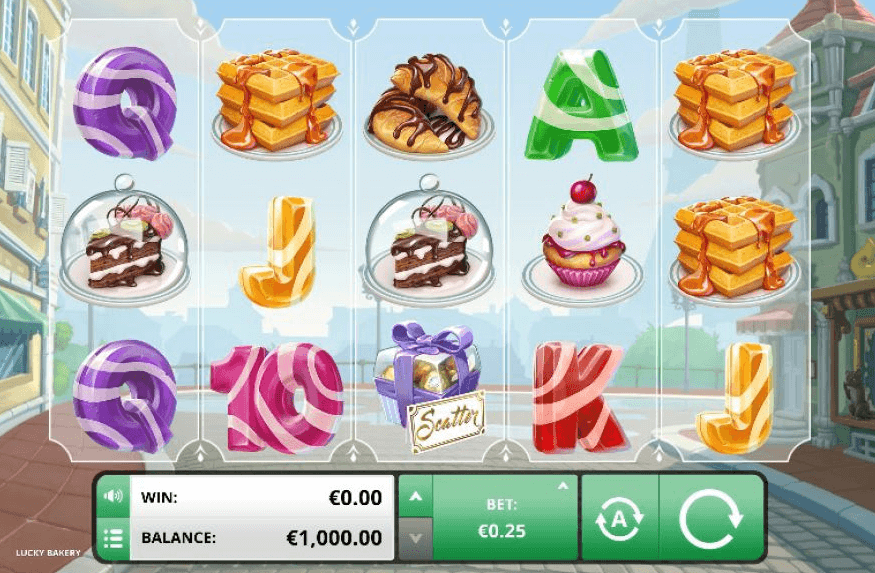Toggle the sound speaker icon
The image size is (875, 573).
[x=113, y=496]
